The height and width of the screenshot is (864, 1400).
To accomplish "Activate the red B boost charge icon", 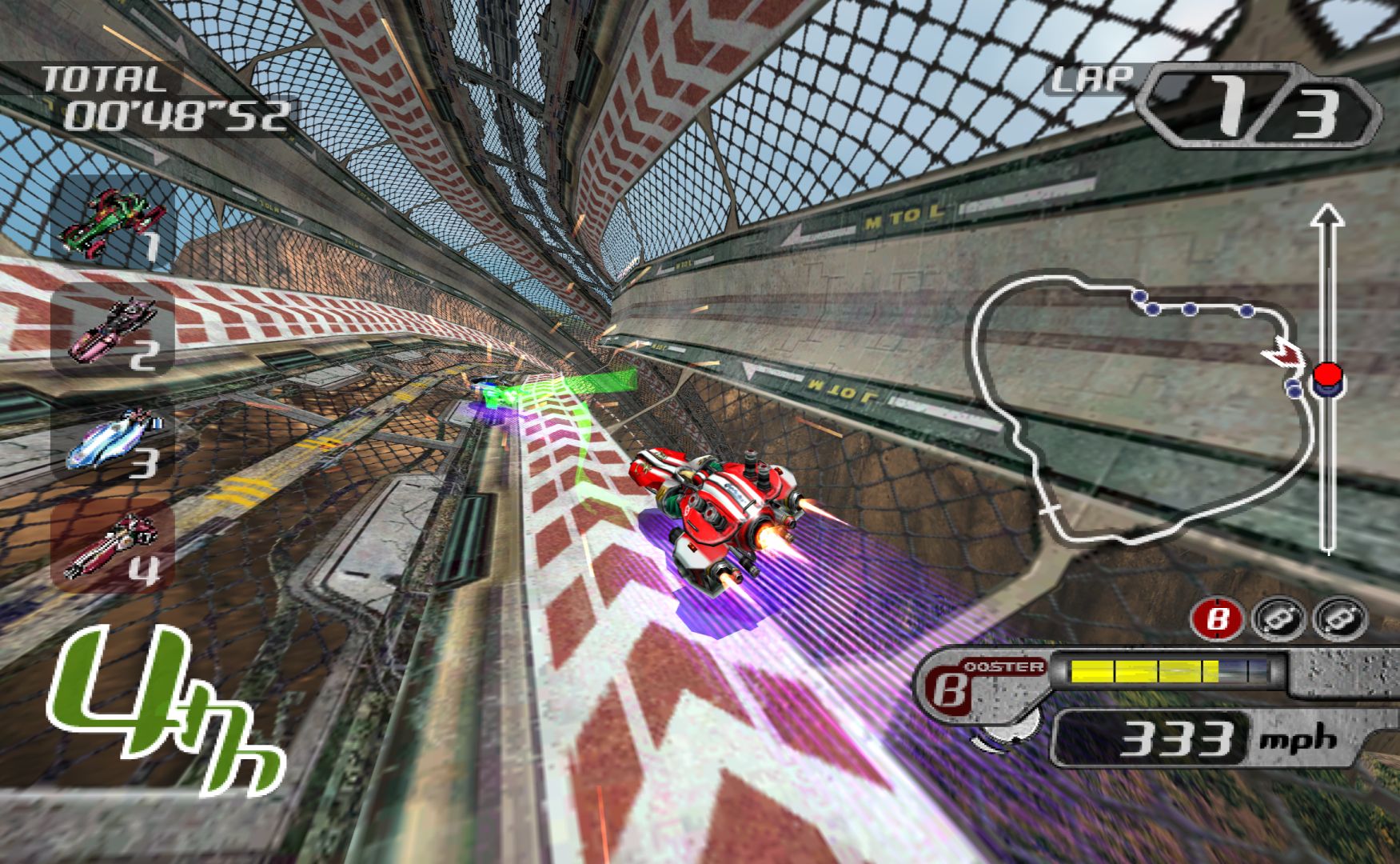I will click(x=1219, y=618).
